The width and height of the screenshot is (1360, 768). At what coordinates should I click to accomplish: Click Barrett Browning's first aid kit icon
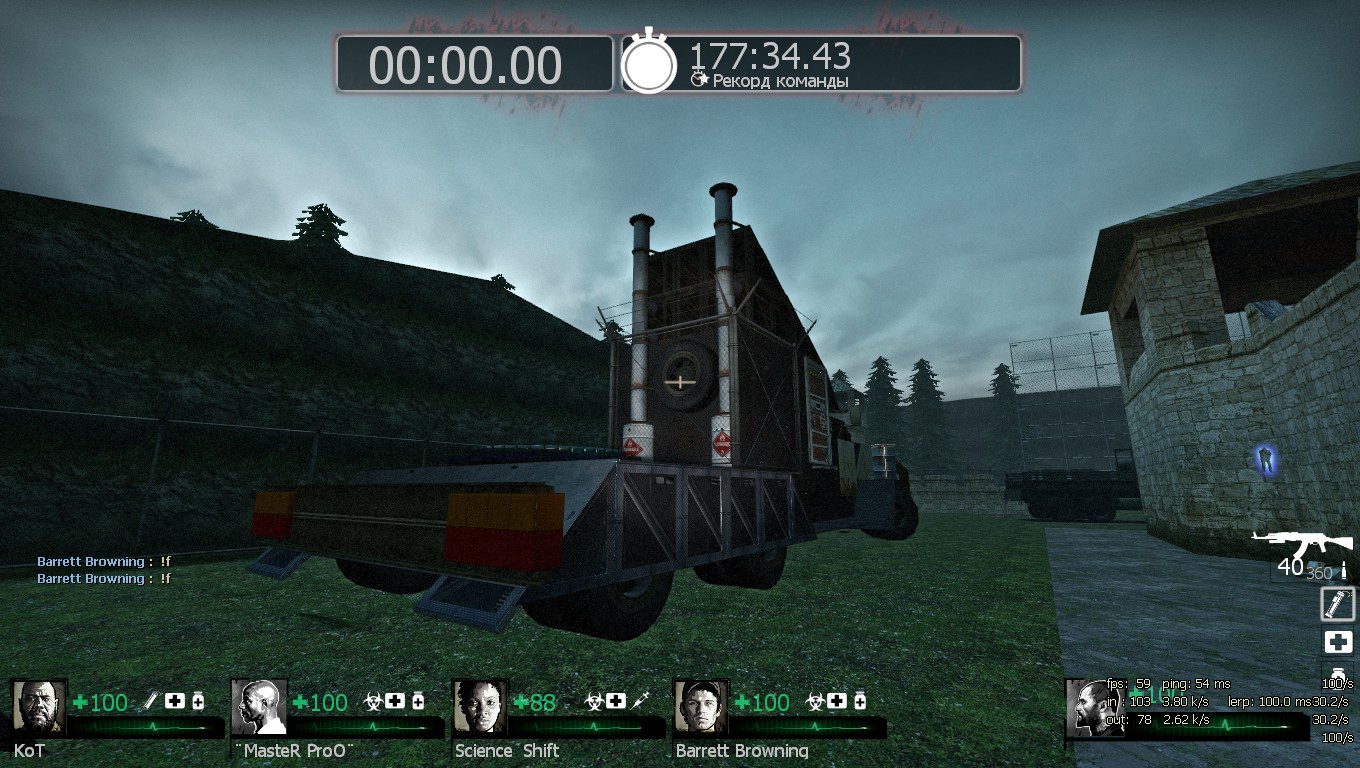837,701
